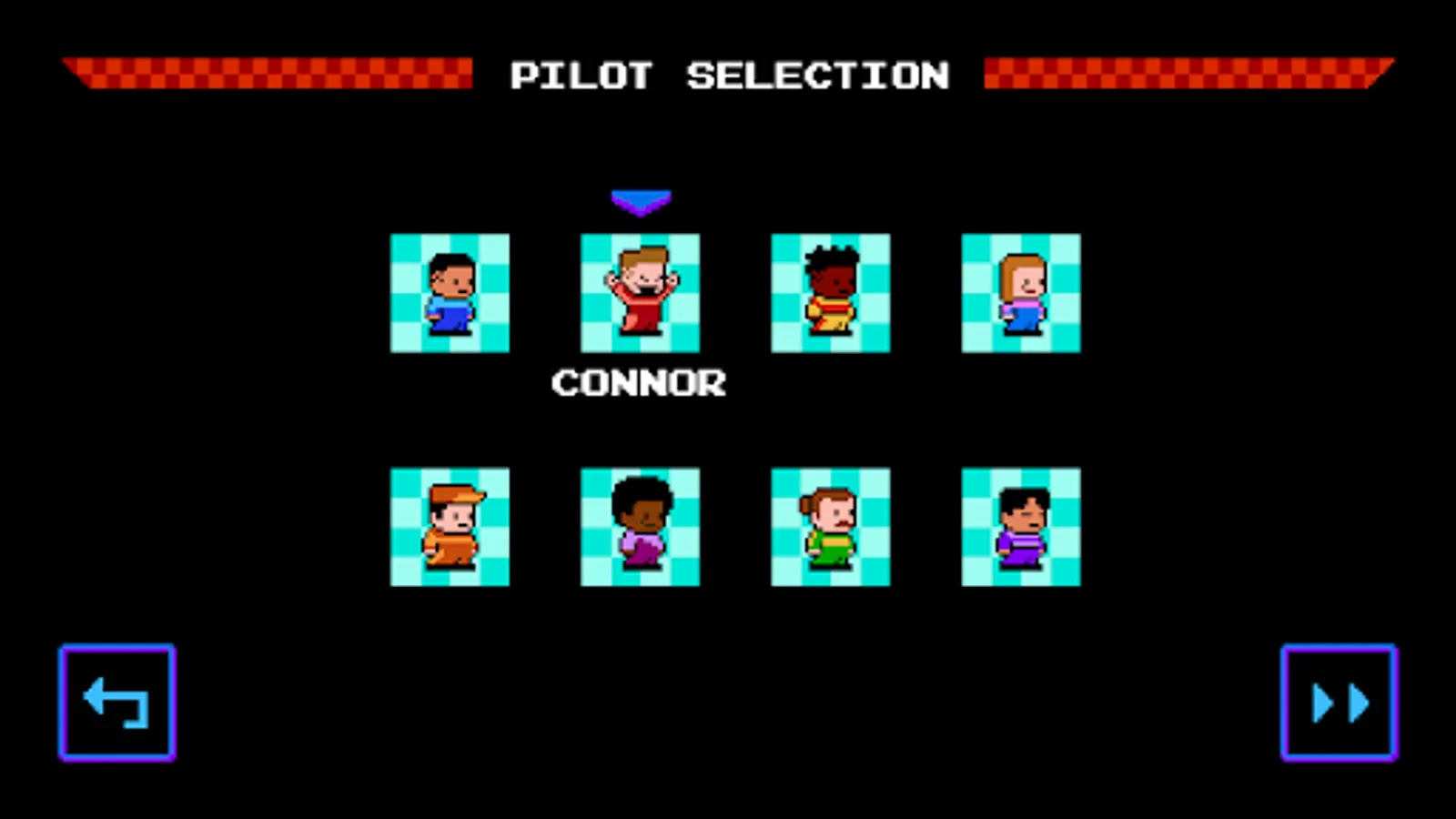Viewport: 1456px width, 819px height.
Task: Choose the mustached pilot in the green shirt
Action: (x=830, y=528)
